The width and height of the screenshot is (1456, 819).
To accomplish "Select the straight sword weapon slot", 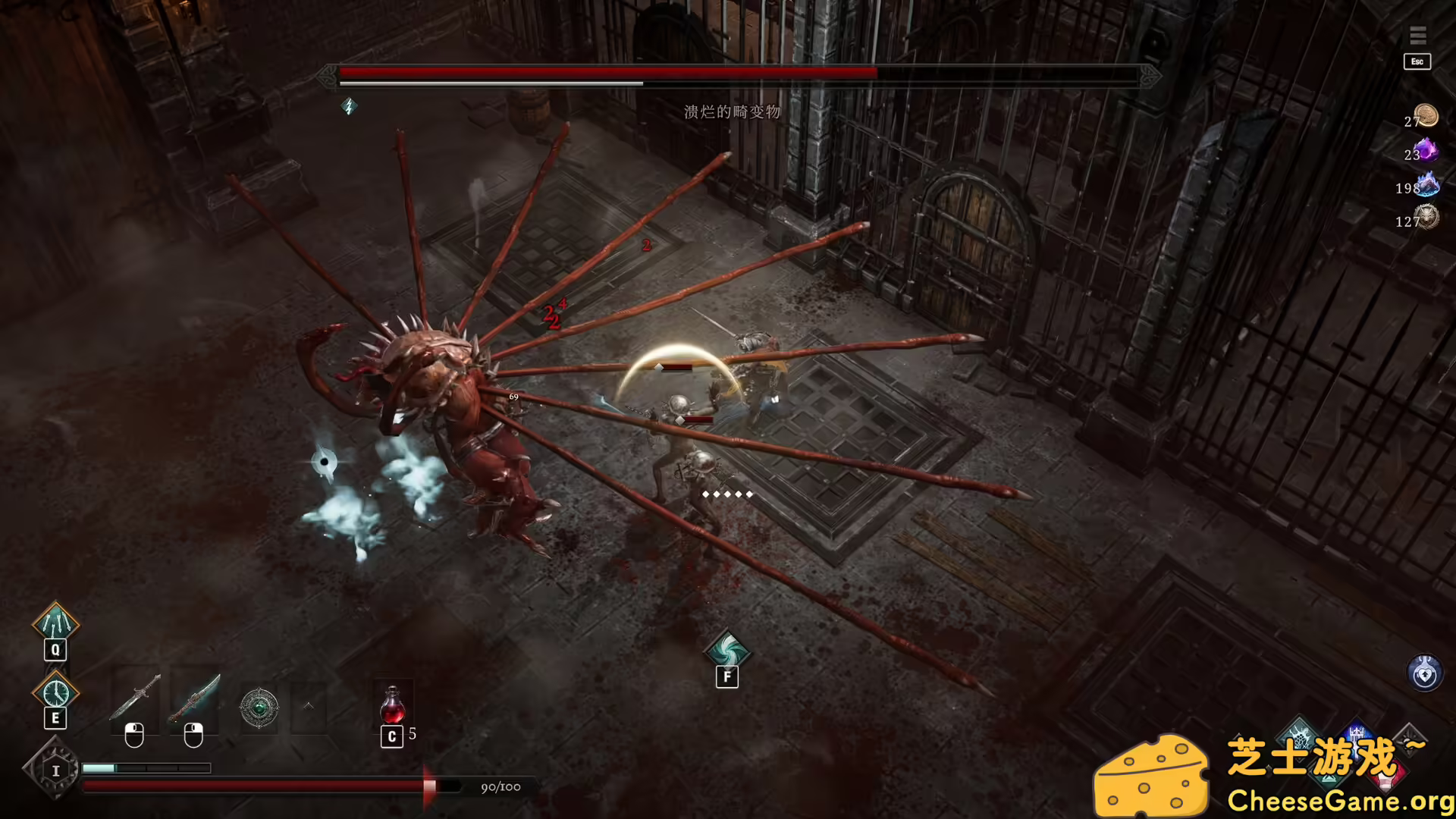I will coord(135,699).
